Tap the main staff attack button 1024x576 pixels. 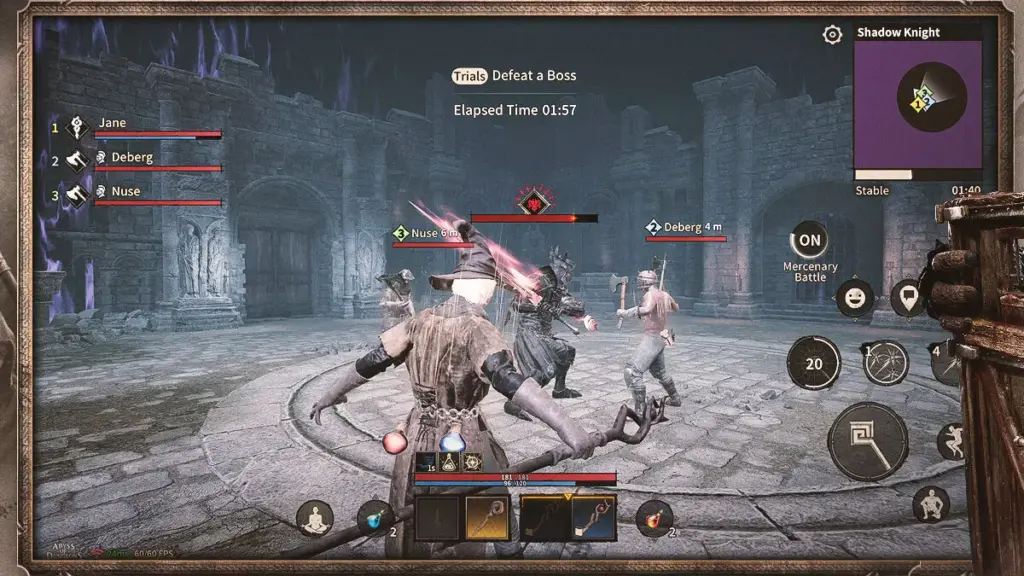click(x=868, y=442)
